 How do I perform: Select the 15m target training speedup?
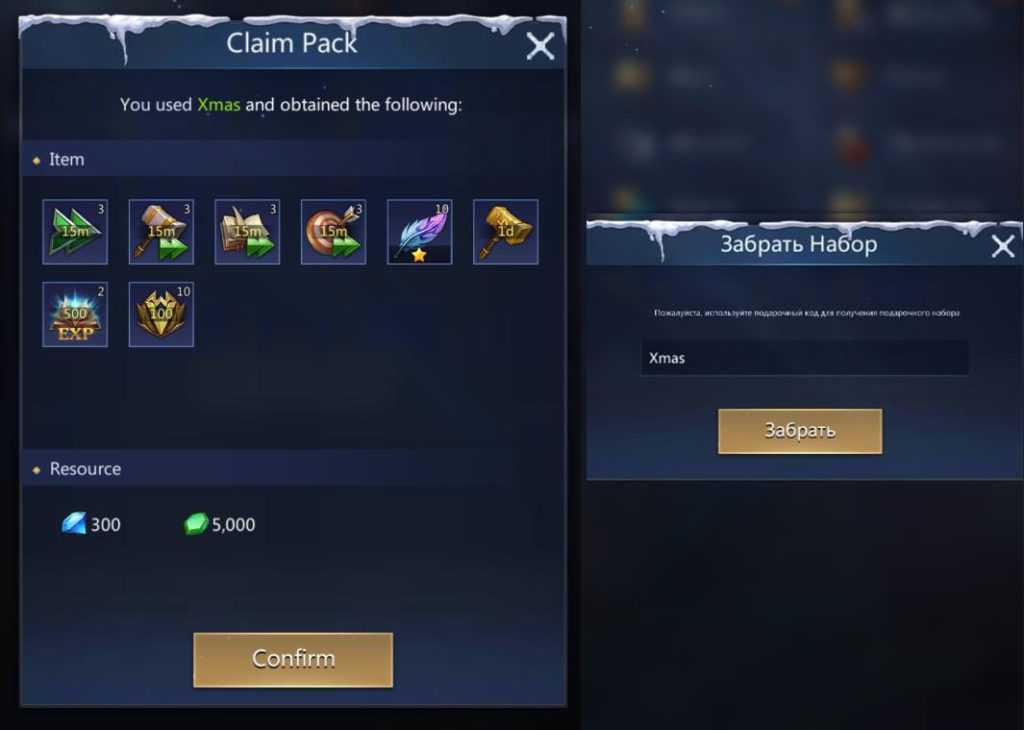pos(333,232)
